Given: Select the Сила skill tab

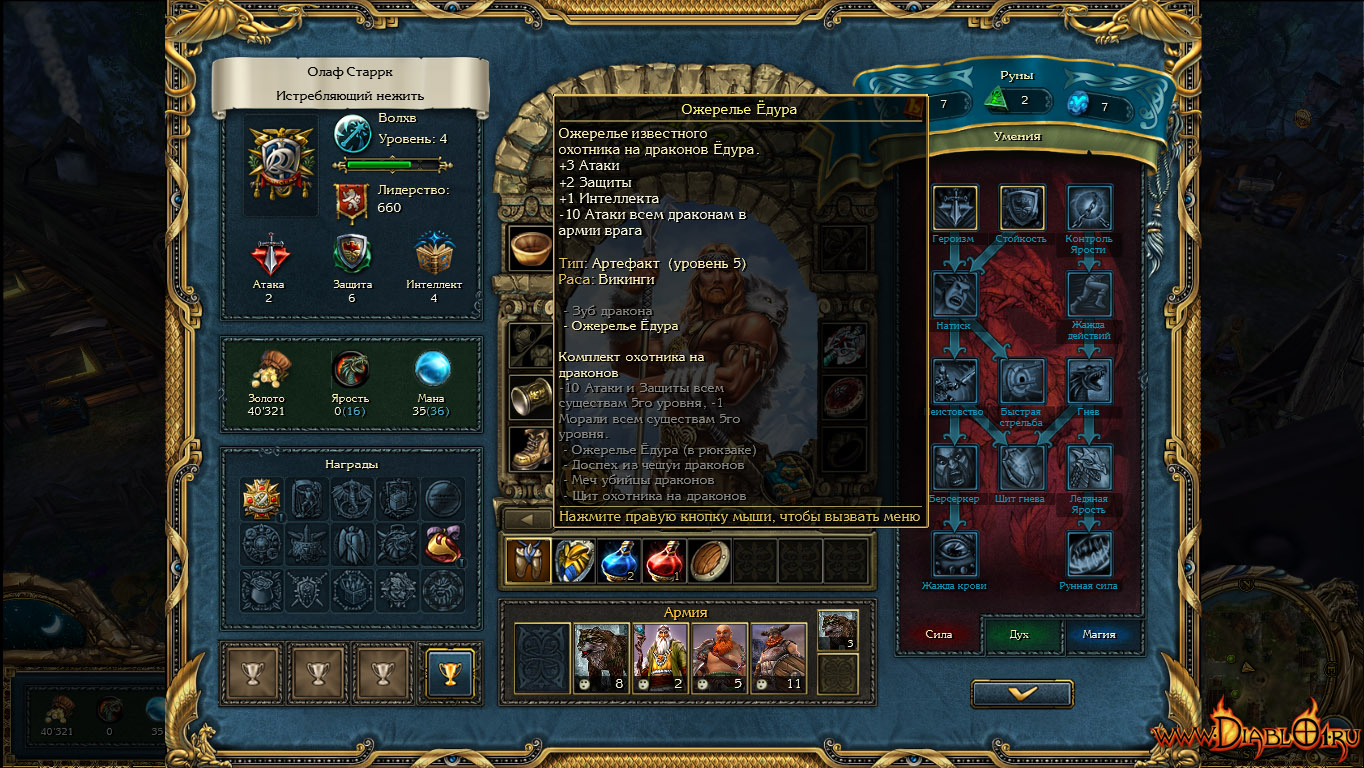Looking at the screenshot, I should [938, 635].
